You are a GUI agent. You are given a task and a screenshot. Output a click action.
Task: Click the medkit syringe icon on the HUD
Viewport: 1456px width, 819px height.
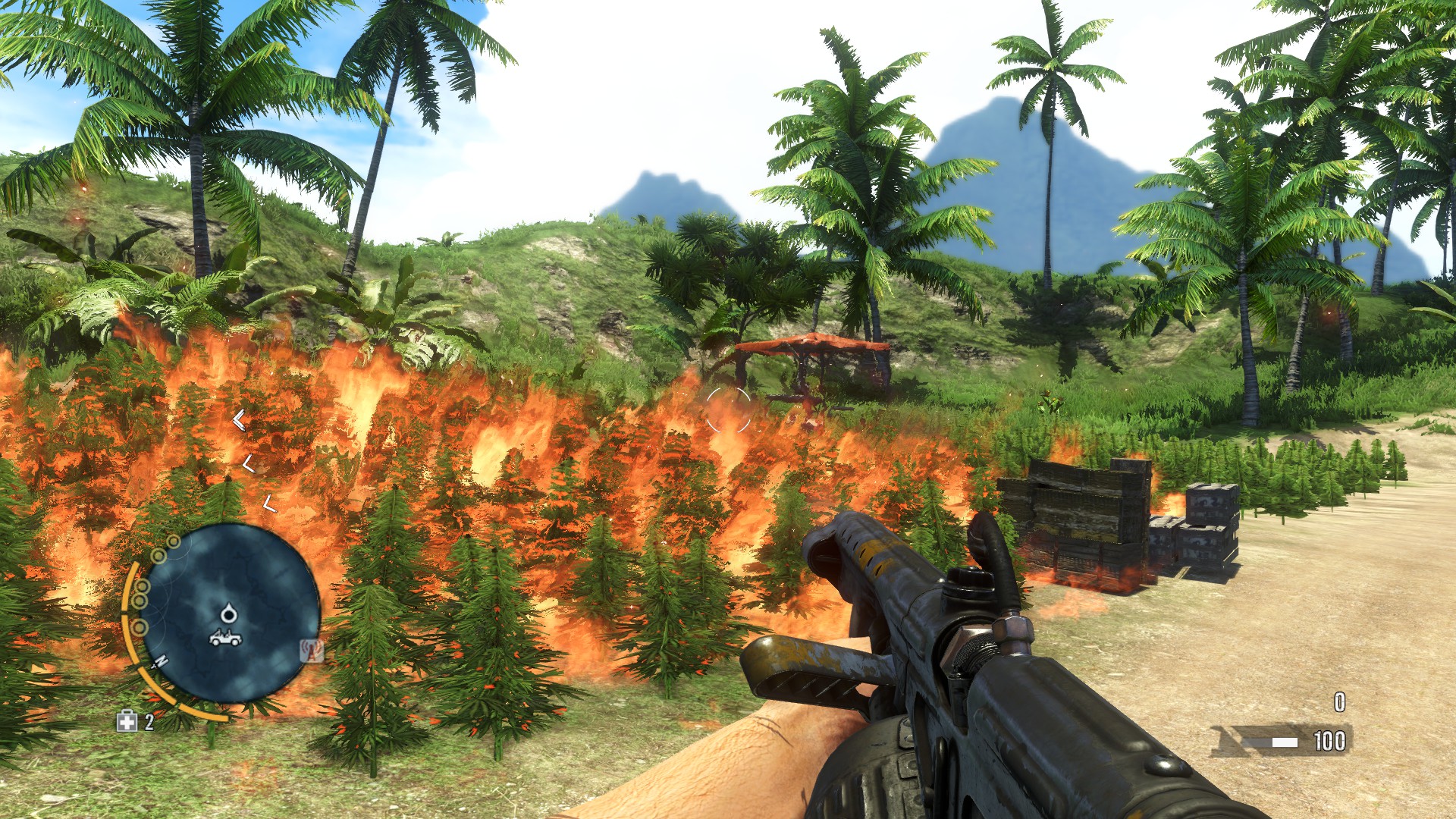tap(127, 721)
